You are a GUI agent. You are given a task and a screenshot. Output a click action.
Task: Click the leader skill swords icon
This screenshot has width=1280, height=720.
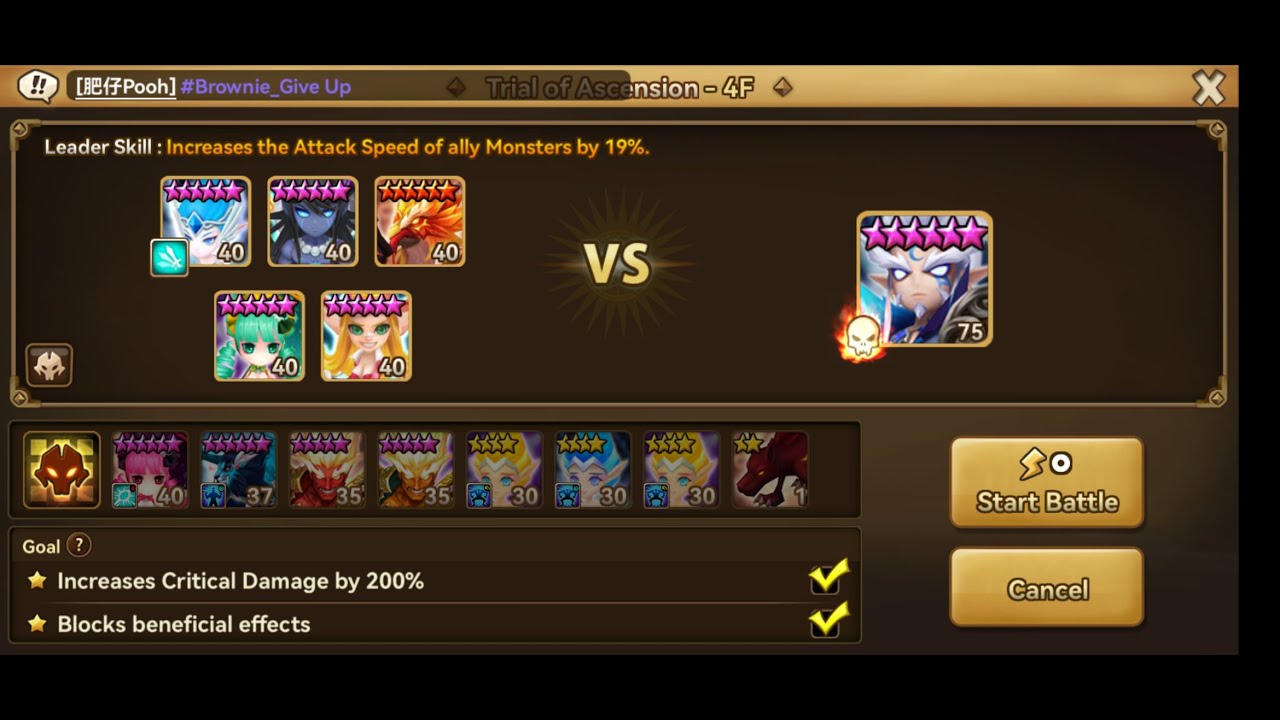click(x=169, y=257)
